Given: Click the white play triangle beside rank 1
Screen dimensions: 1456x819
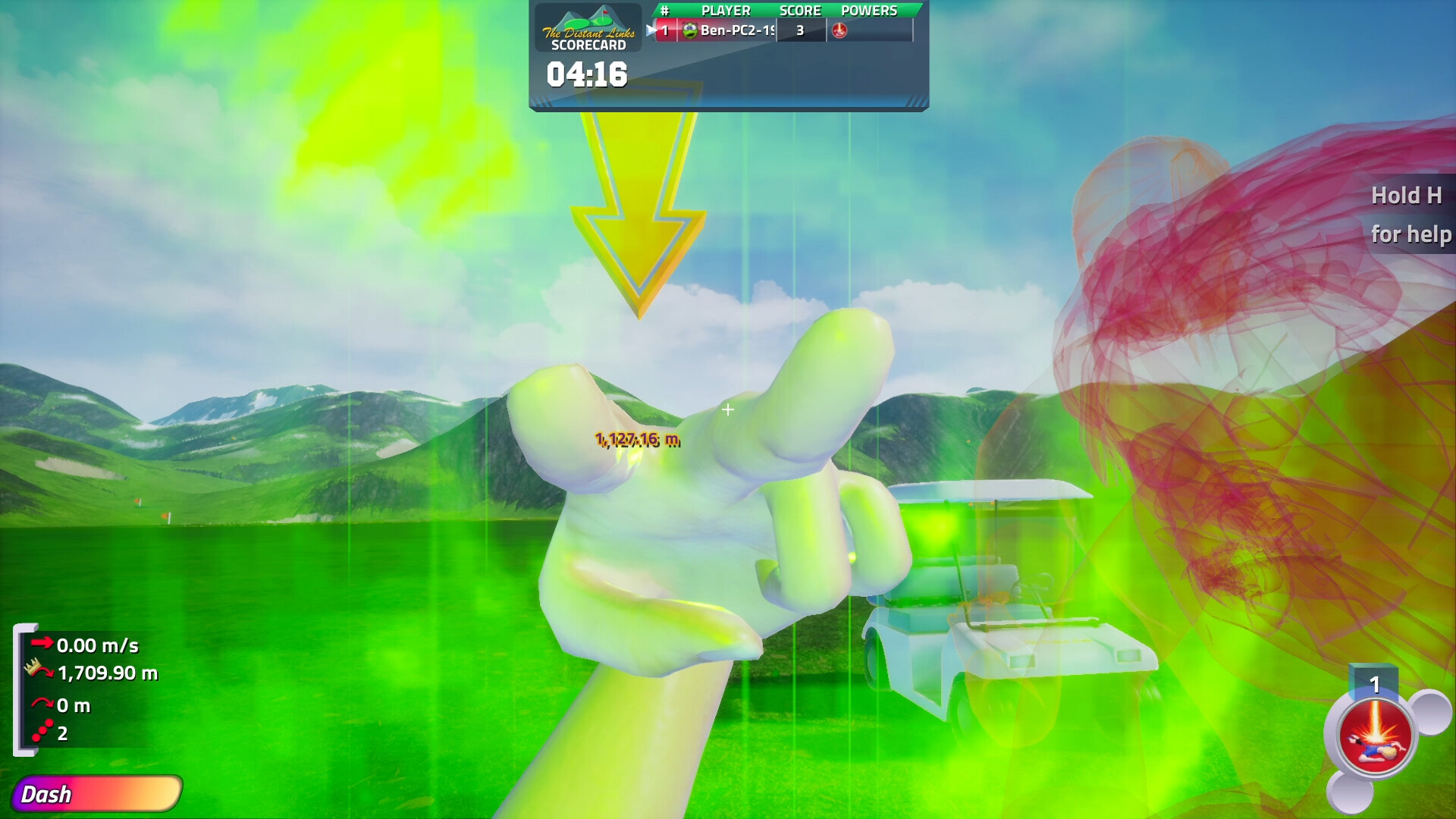Looking at the screenshot, I should [651, 30].
